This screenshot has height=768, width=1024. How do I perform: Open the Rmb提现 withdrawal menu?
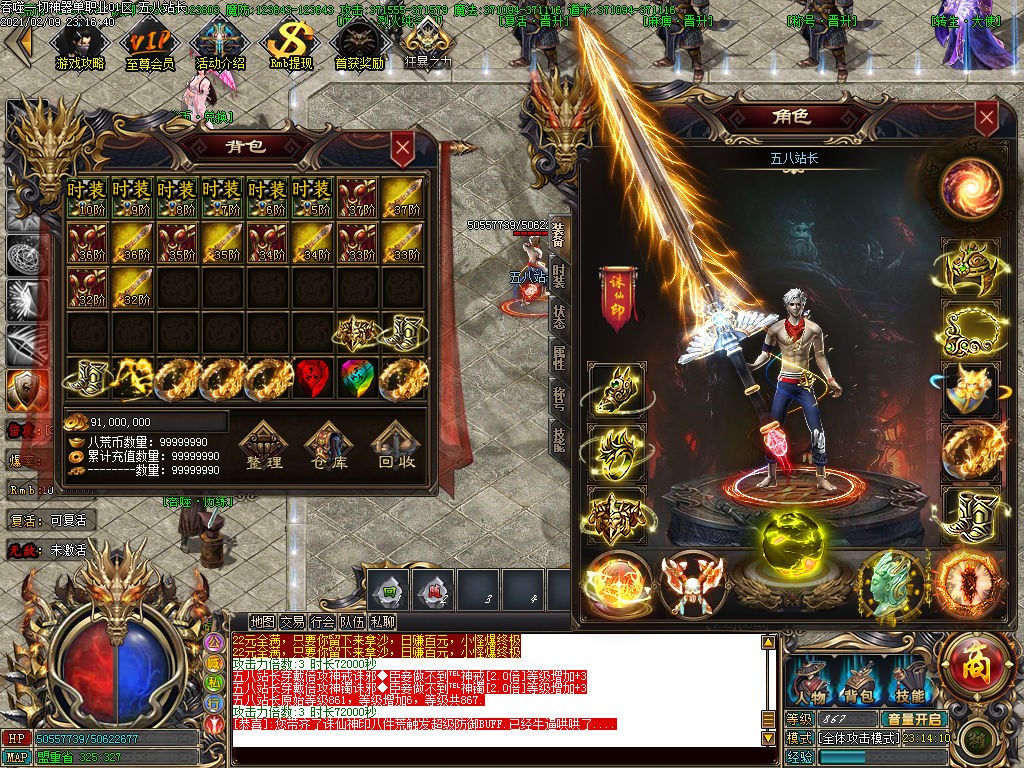(291, 46)
